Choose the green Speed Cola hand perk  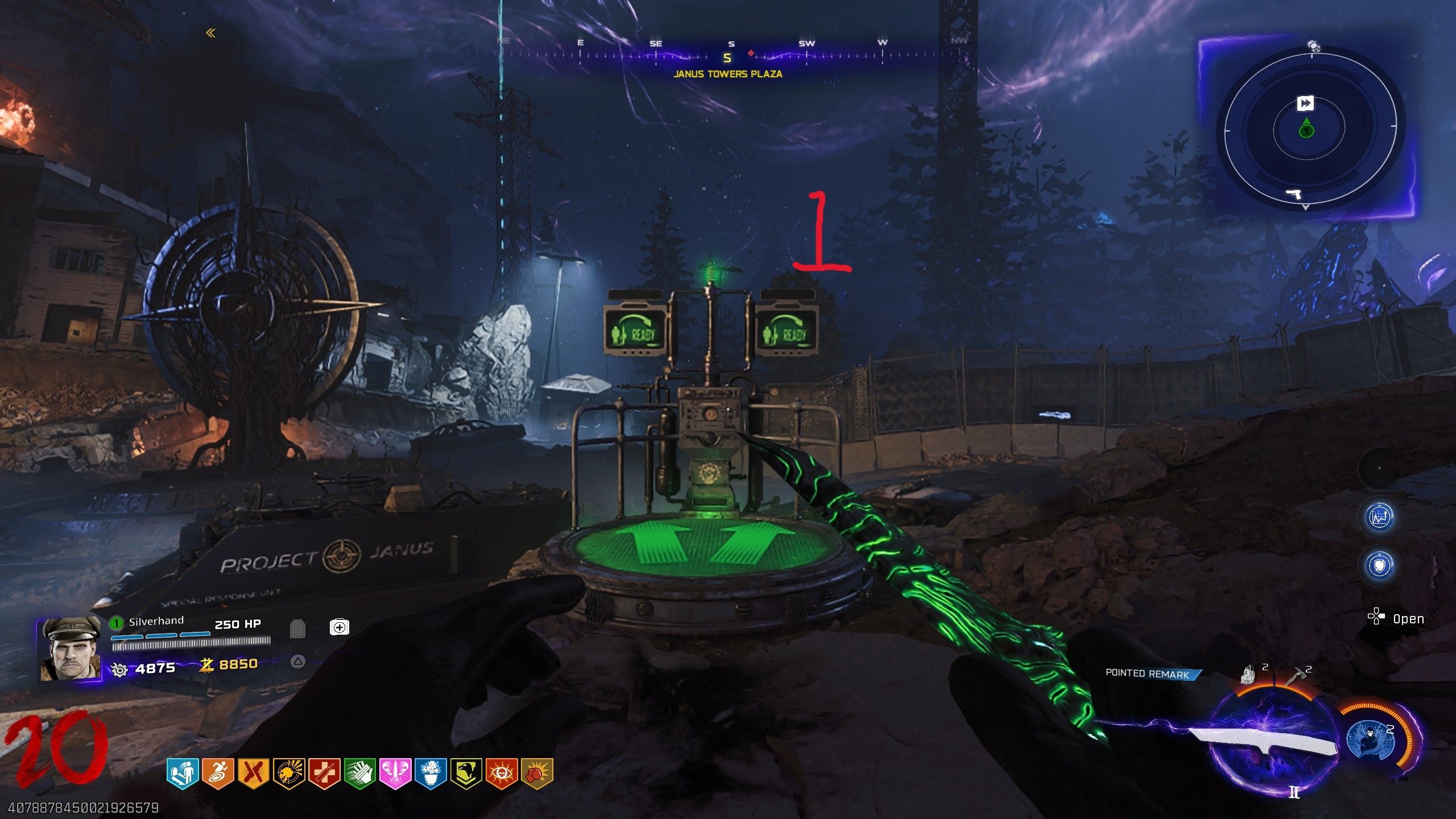point(359,774)
